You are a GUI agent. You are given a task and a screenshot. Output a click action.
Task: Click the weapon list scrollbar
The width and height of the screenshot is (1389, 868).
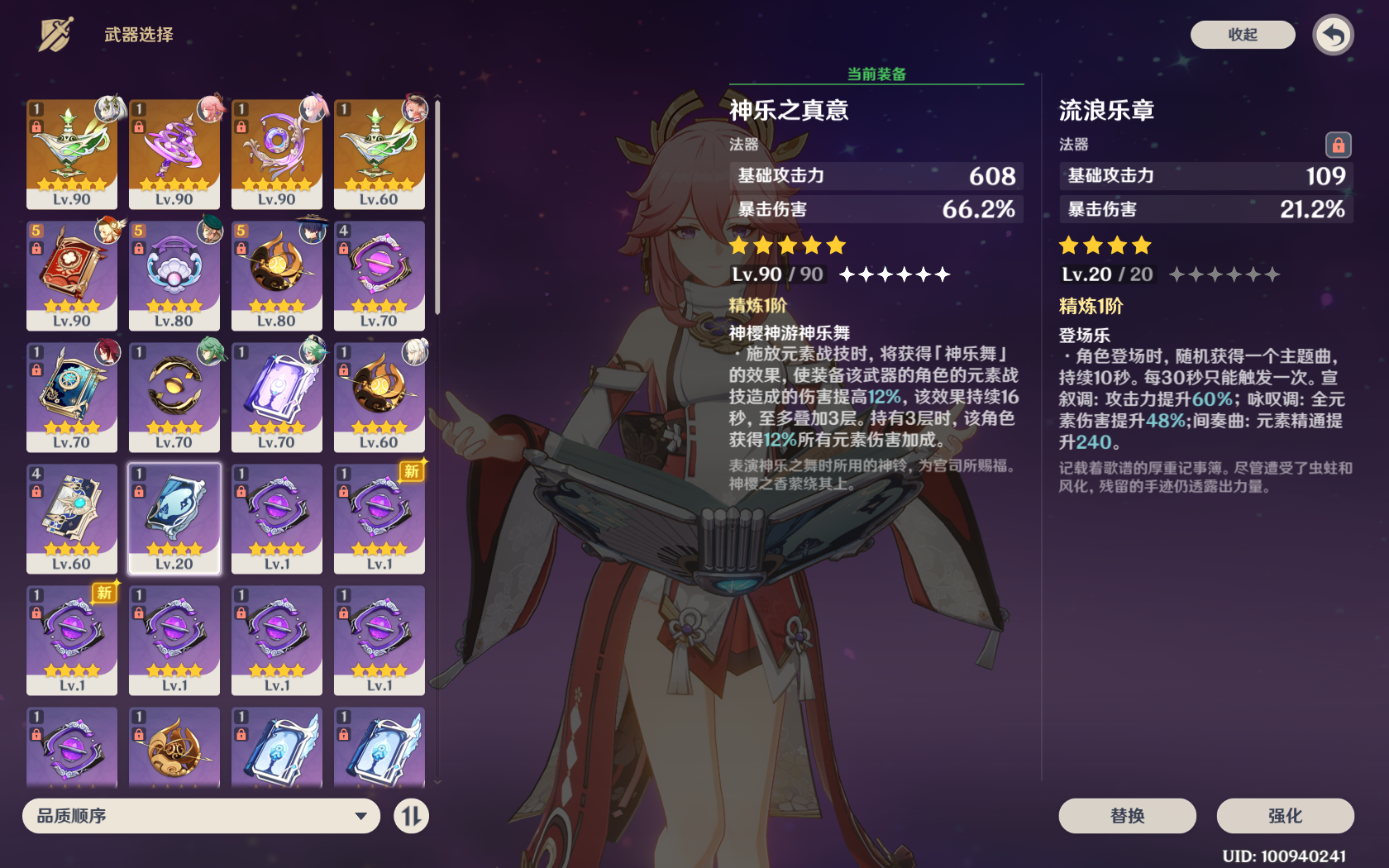[437, 207]
